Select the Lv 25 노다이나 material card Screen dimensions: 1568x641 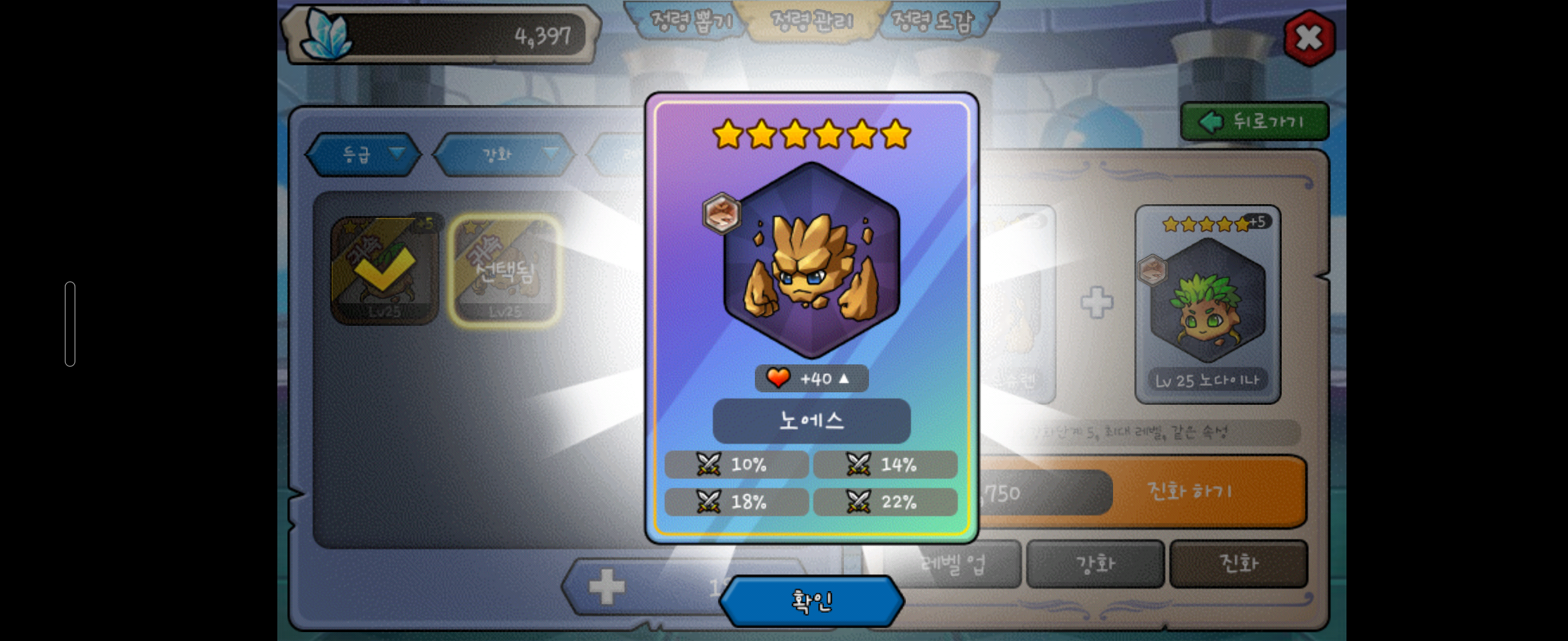click(1207, 304)
